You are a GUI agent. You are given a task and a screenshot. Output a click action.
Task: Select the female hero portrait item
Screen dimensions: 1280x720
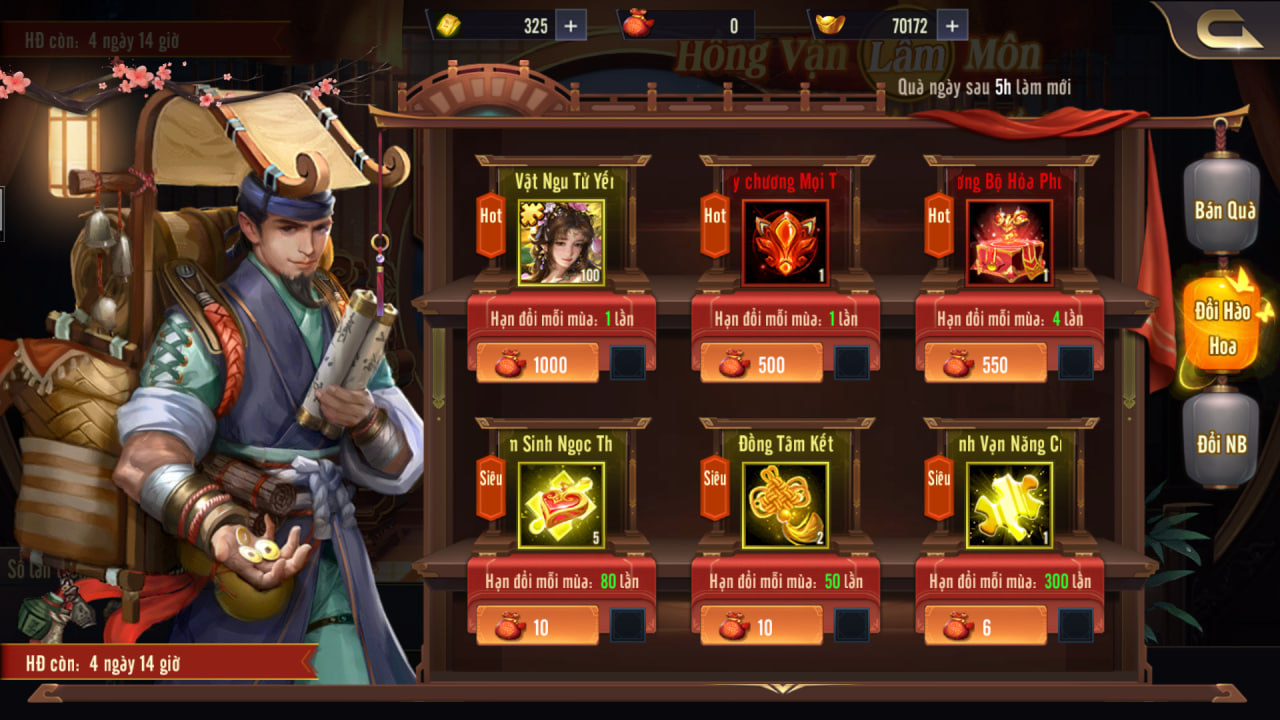tap(561, 242)
